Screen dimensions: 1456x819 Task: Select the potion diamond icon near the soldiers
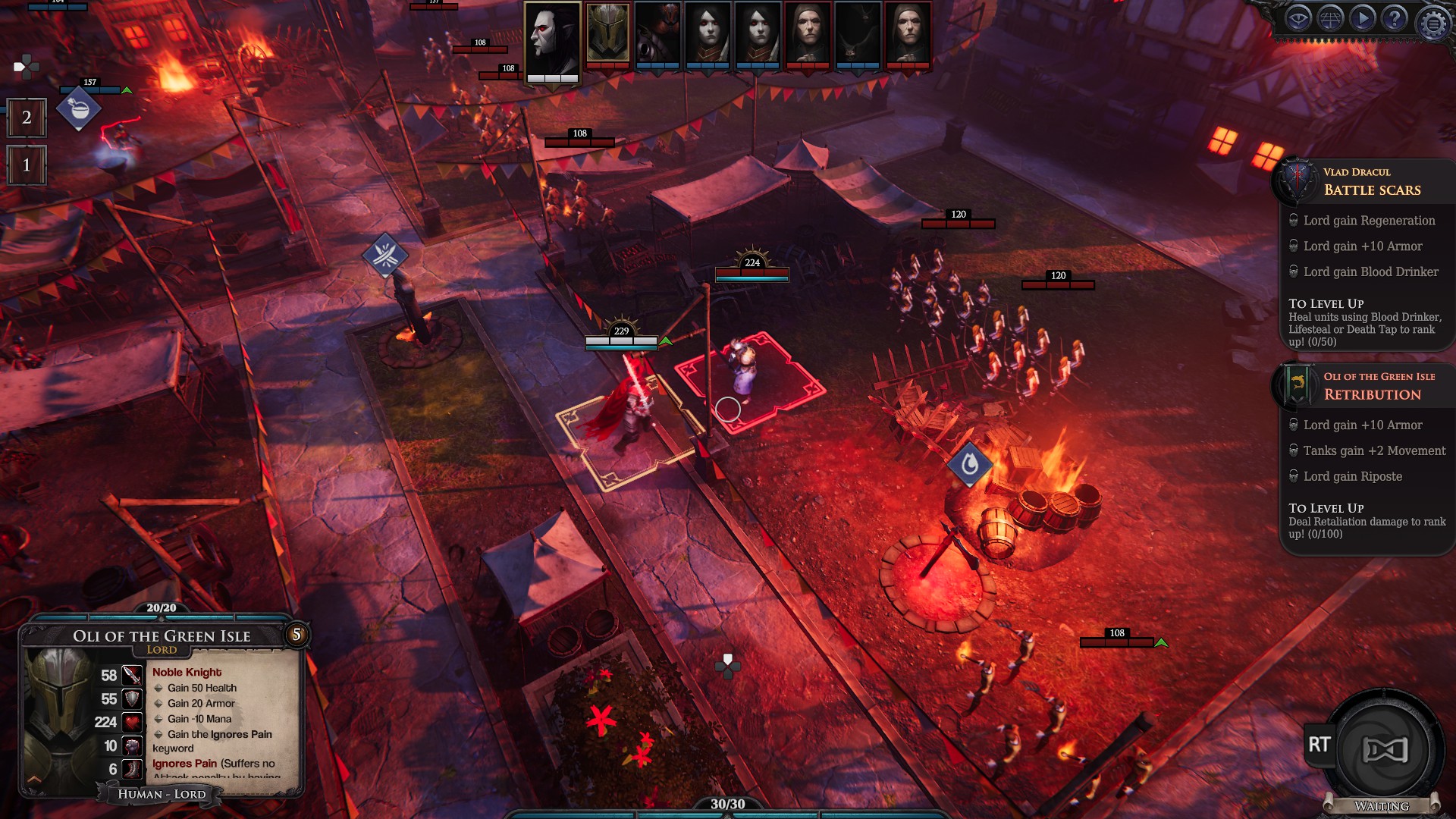click(78, 108)
